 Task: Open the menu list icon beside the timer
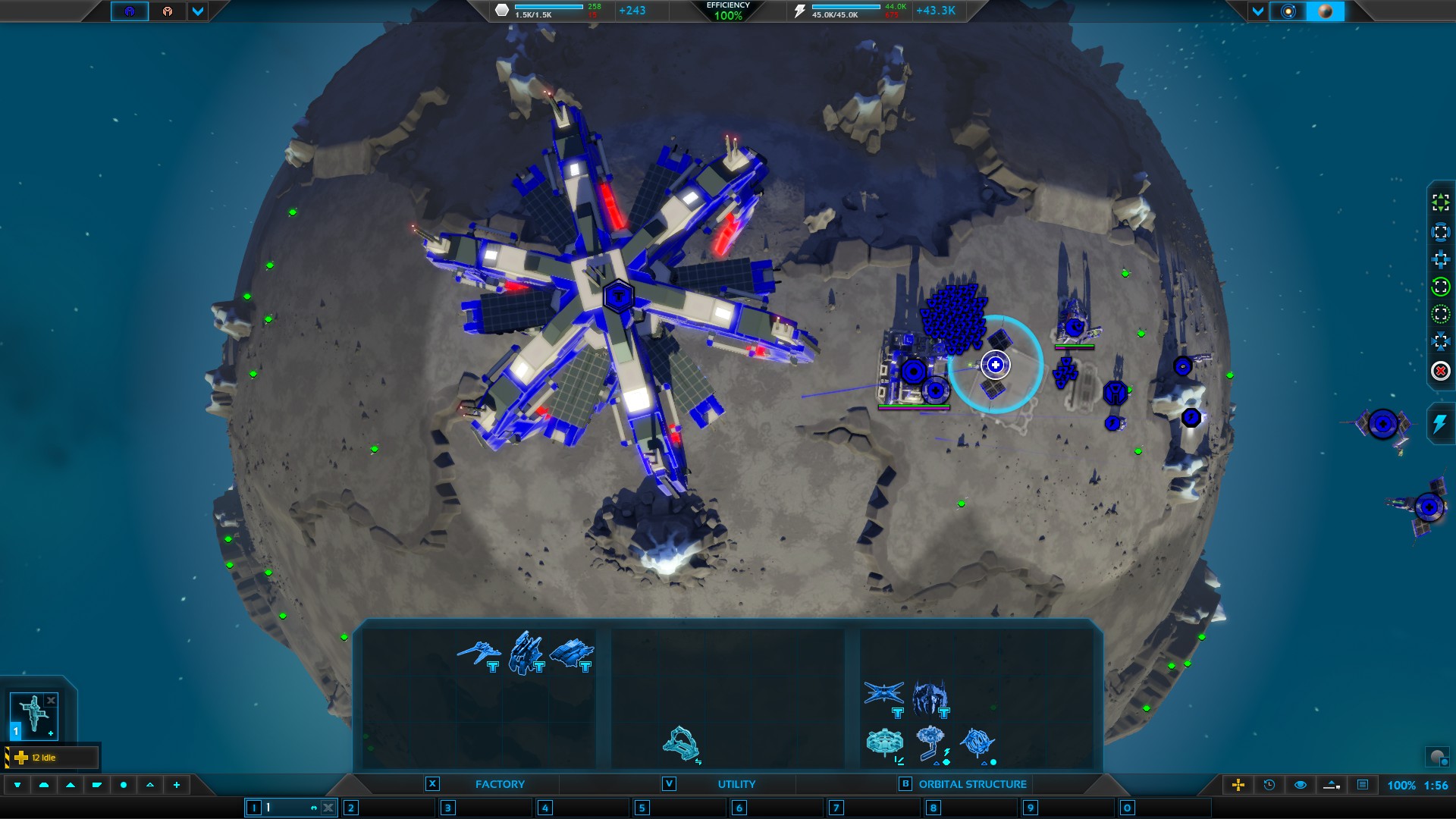tap(1363, 785)
